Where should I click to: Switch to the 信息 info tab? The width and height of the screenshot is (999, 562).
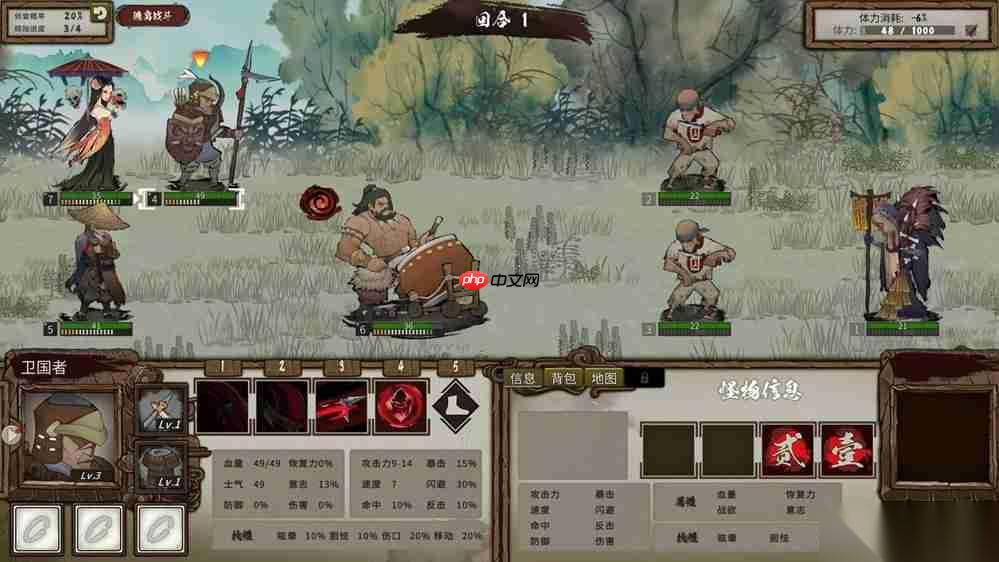[x=523, y=378]
